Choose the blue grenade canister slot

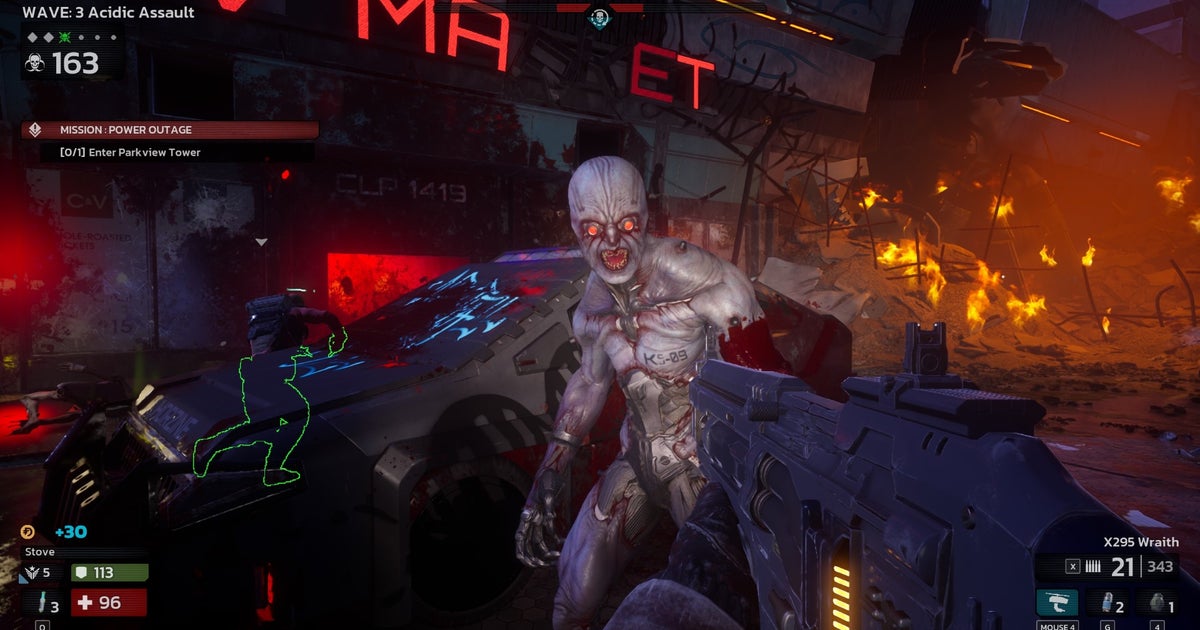click(x=1107, y=603)
